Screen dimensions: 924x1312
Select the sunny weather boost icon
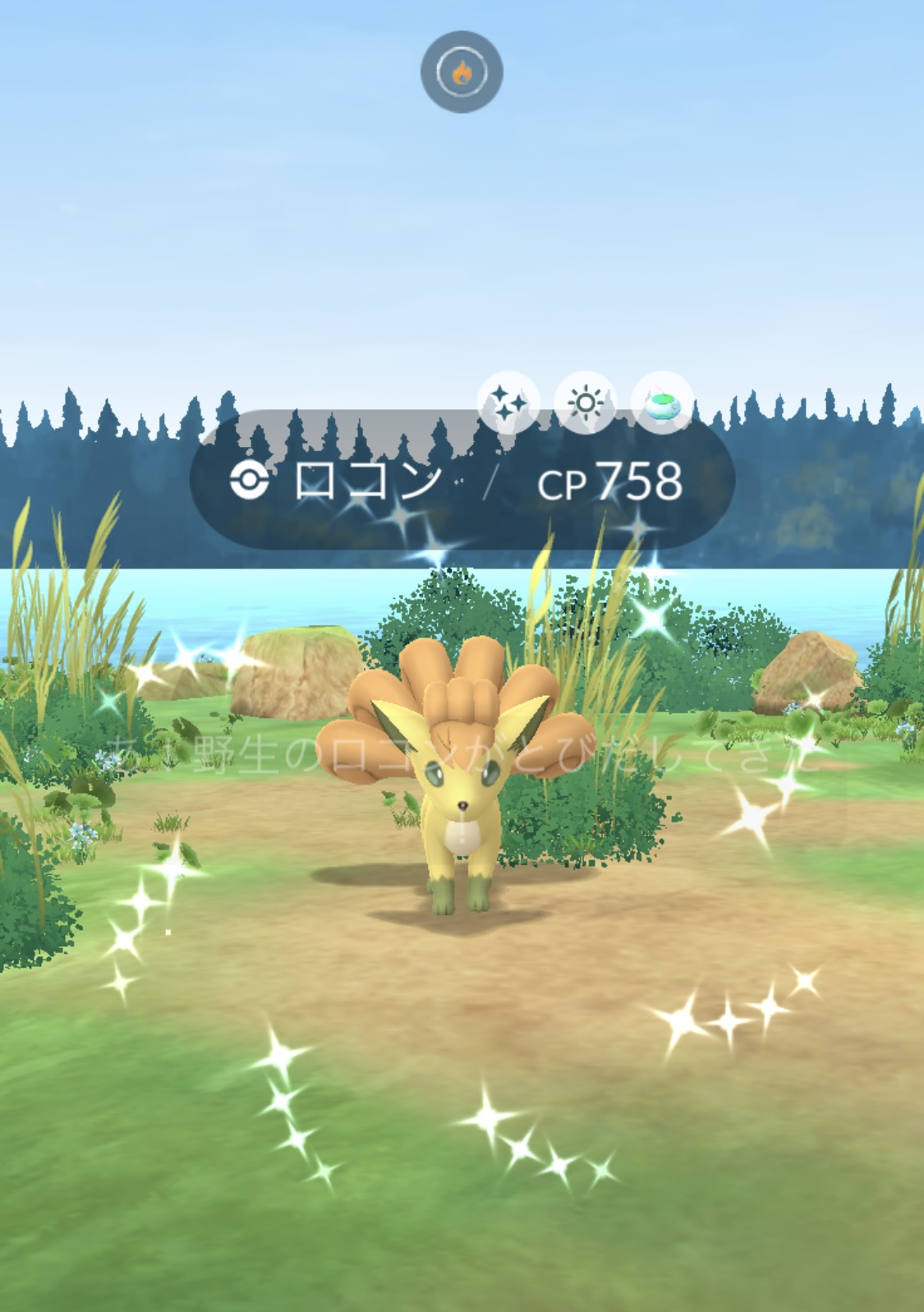585,403
